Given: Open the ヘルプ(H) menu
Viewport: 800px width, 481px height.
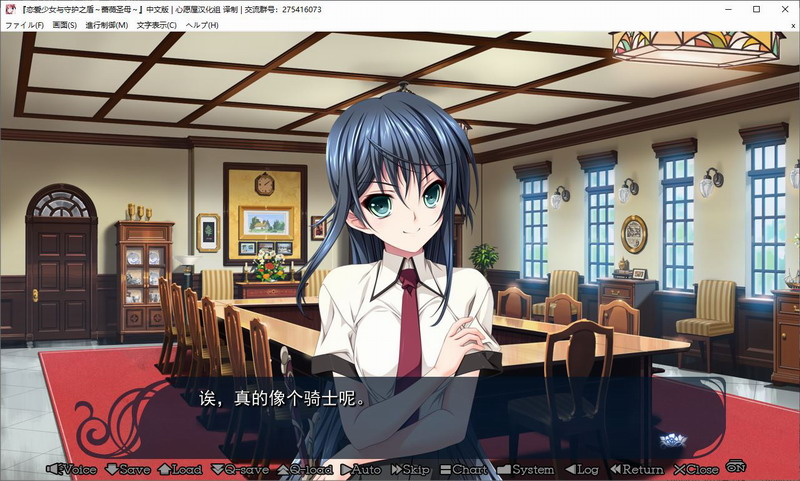Looking at the screenshot, I should tap(202, 25).
